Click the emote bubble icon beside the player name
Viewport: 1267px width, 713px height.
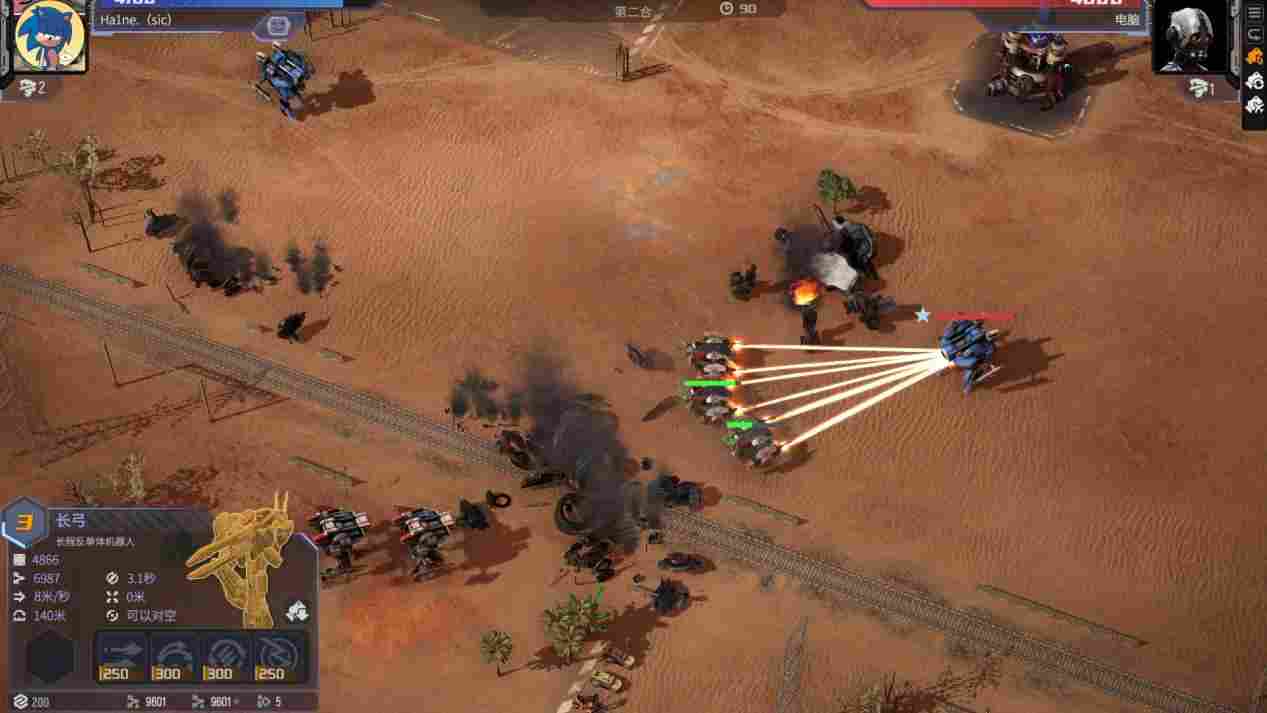point(279,26)
